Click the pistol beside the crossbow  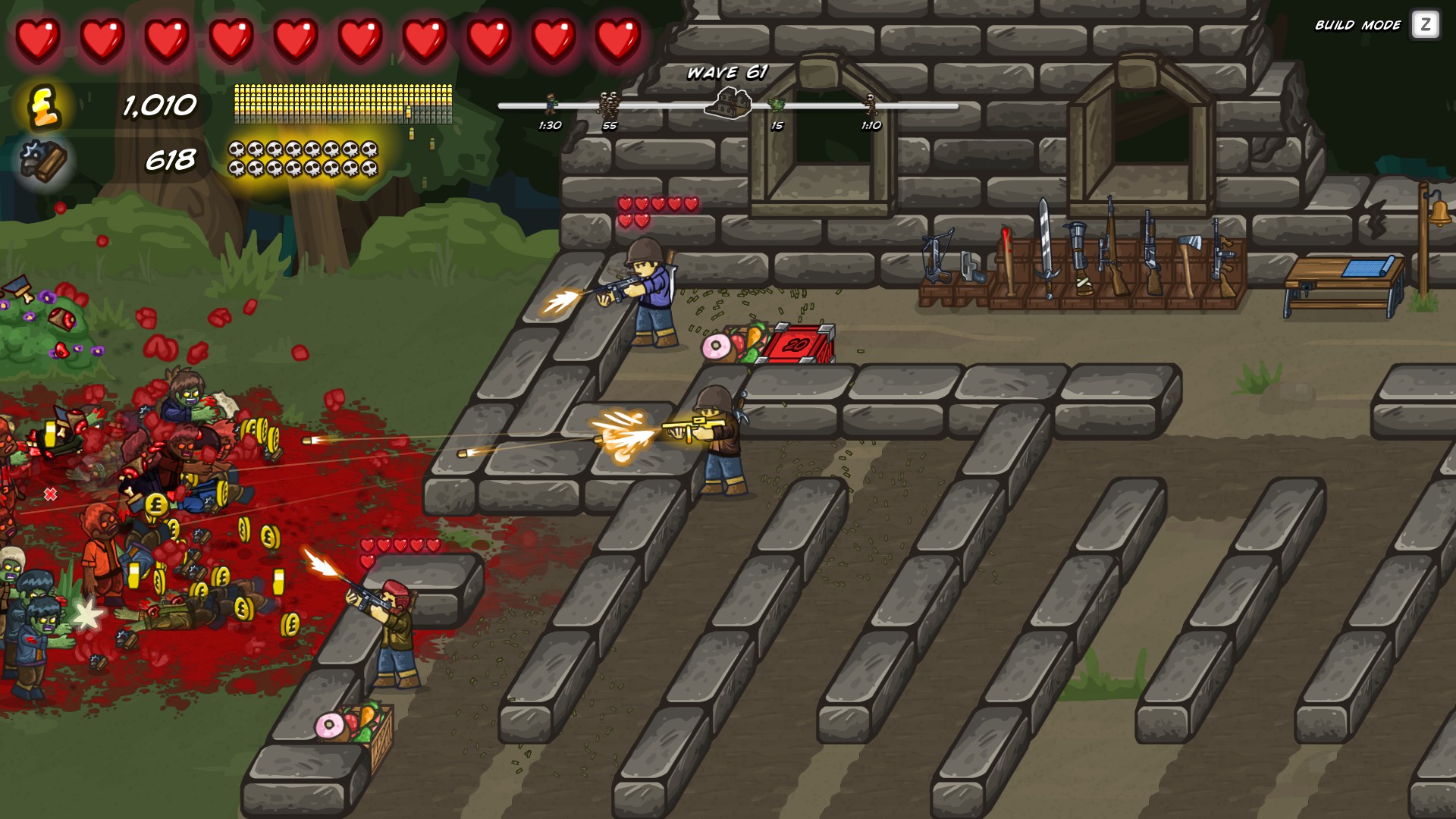[x=972, y=265]
